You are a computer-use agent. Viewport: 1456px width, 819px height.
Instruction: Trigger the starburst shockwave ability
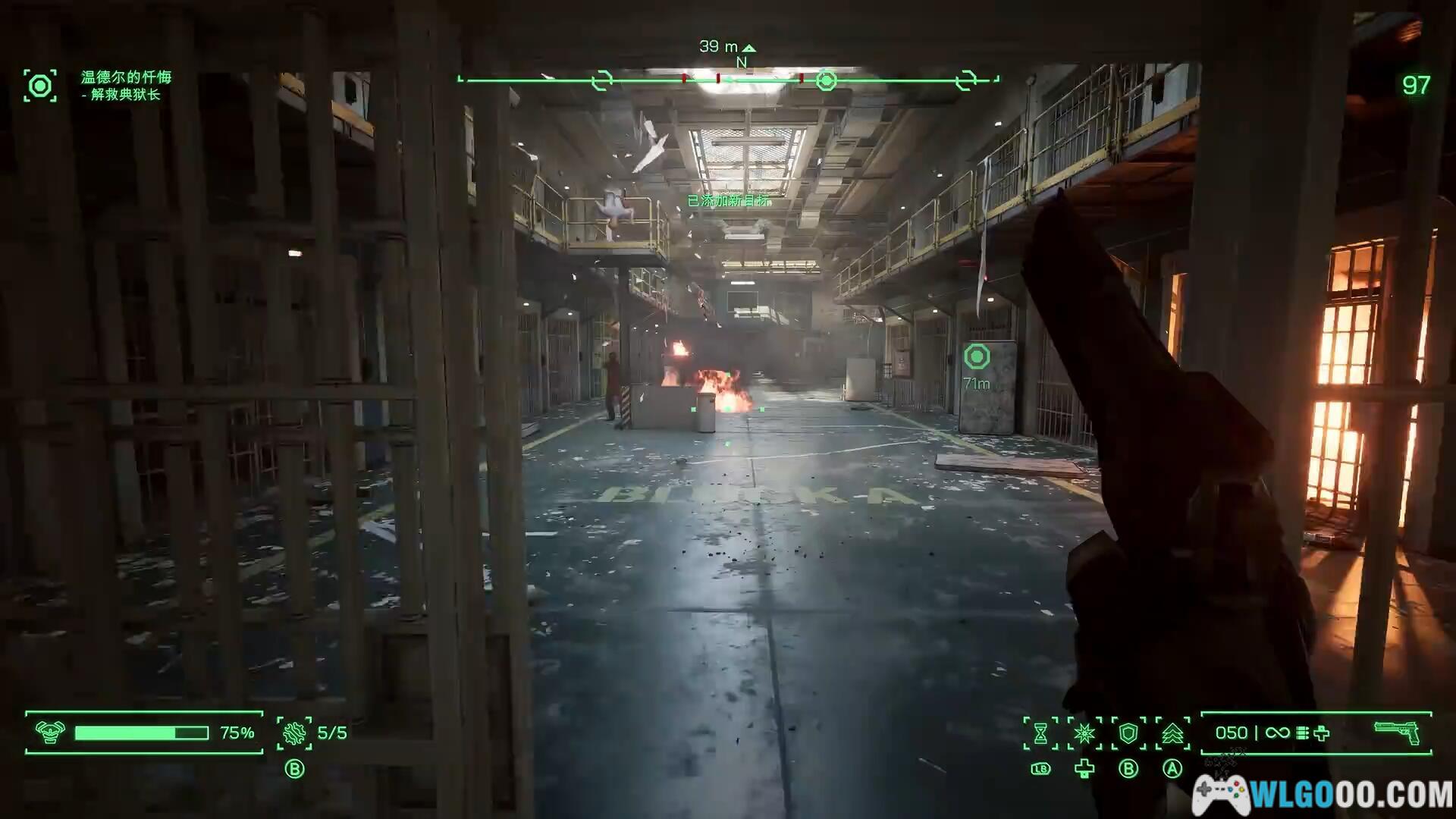(x=1084, y=733)
